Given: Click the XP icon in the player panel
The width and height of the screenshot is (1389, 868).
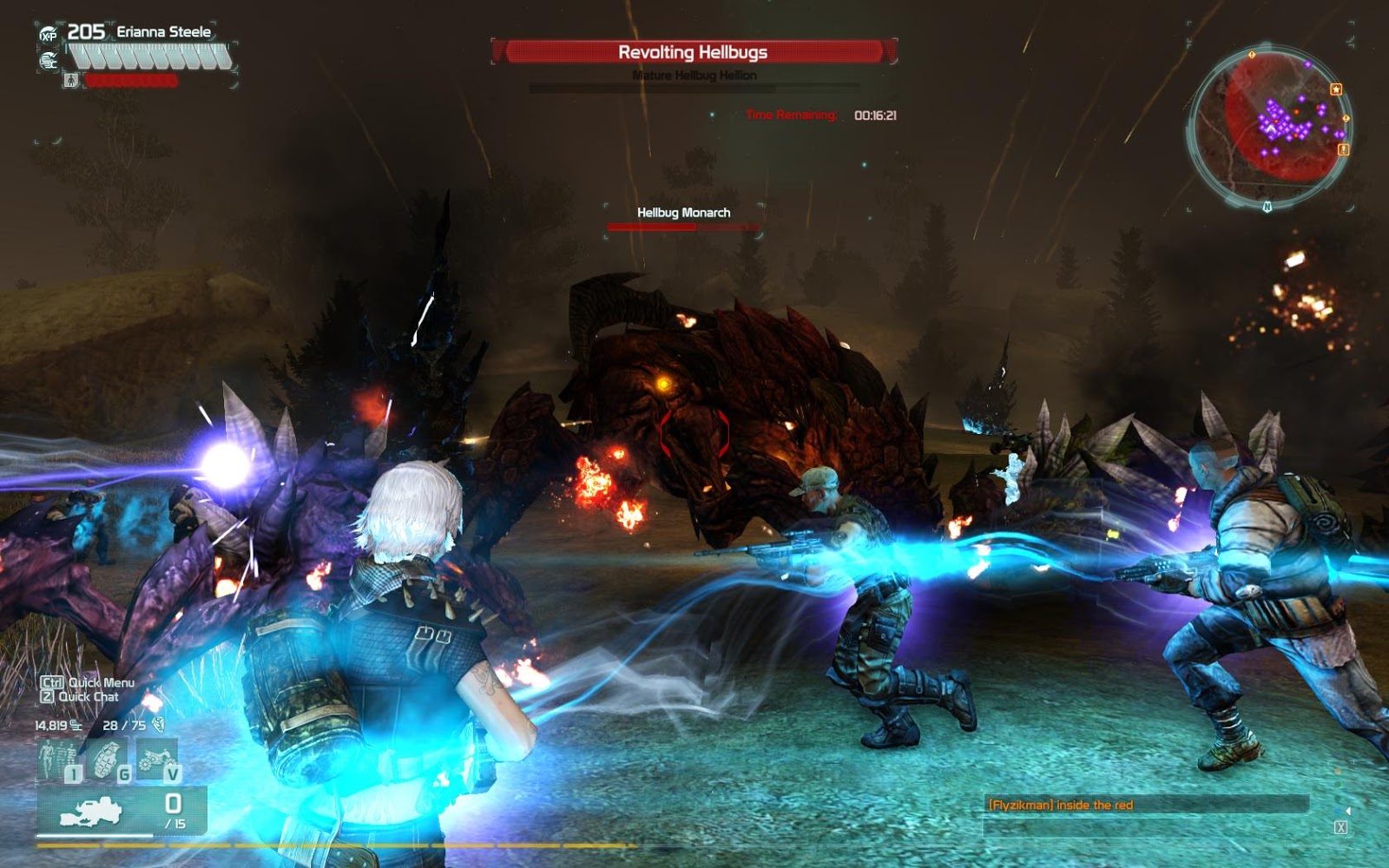Looking at the screenshot, I should pyautogui.click(x=49, y=34).
